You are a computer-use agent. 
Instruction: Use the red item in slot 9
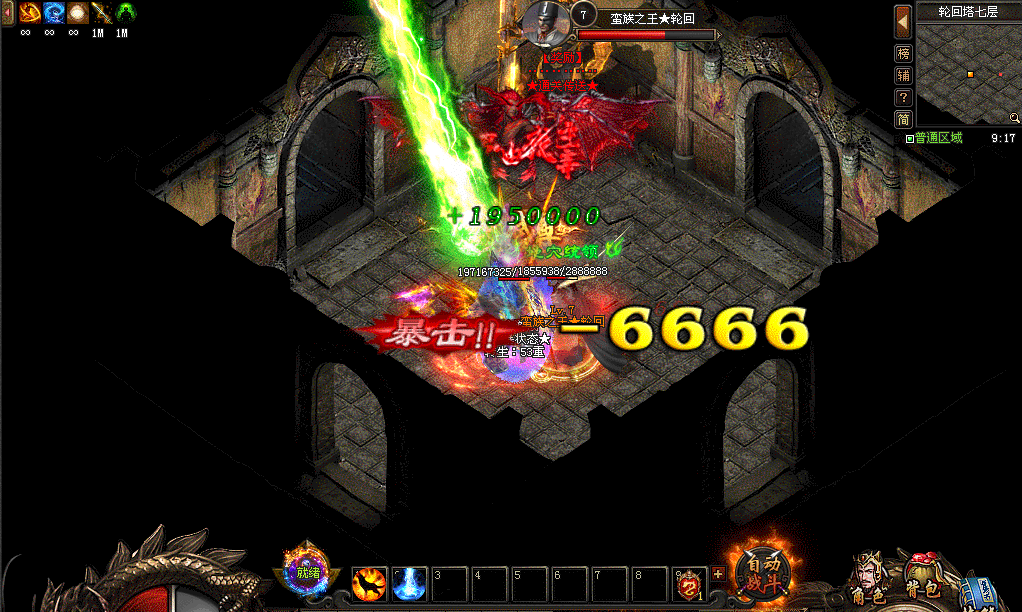[689, 583]
